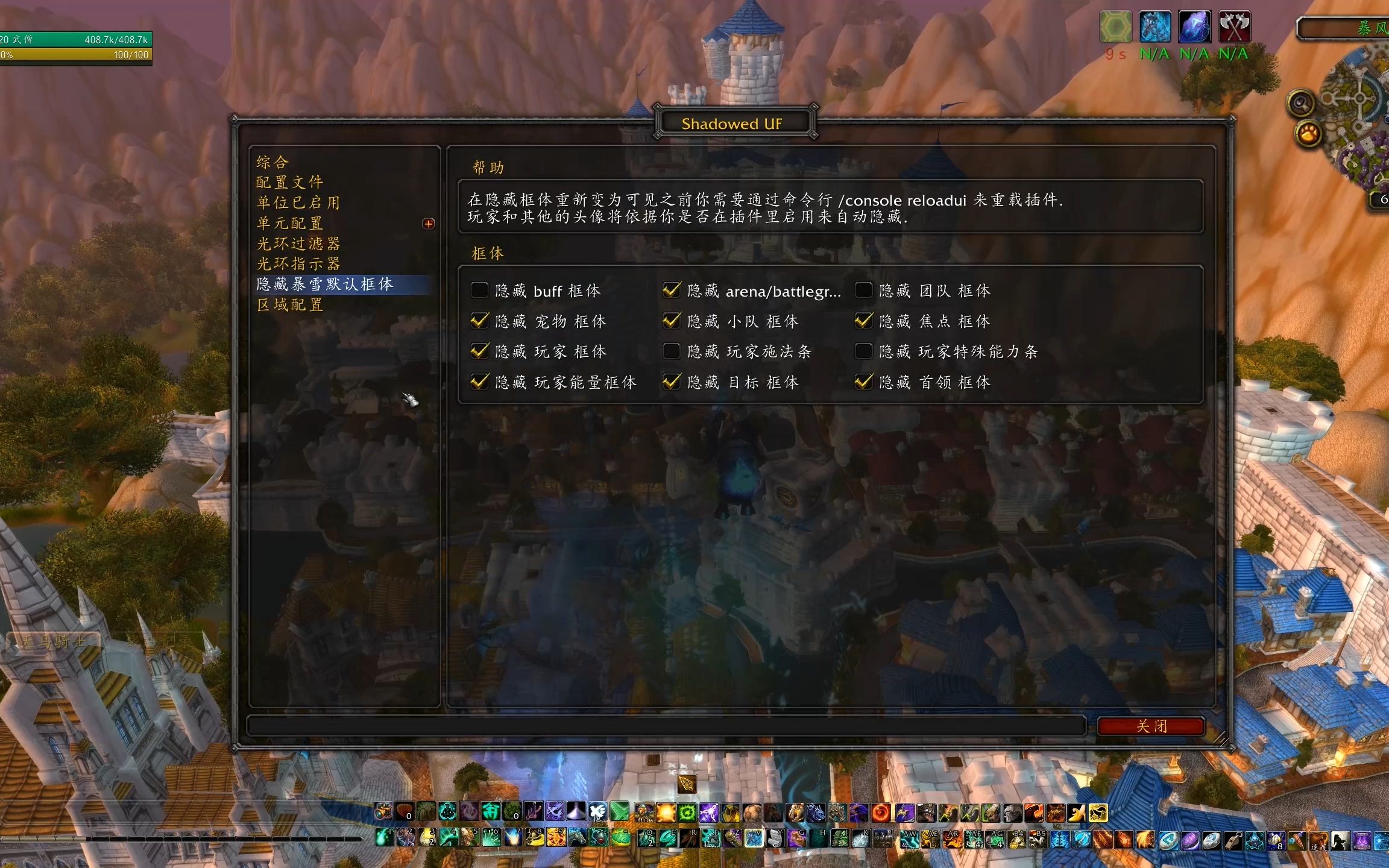Viewport: 1389px width, 868px height.
Task: Expand 单元配置 using its plus button
Action: coord(429,224)
